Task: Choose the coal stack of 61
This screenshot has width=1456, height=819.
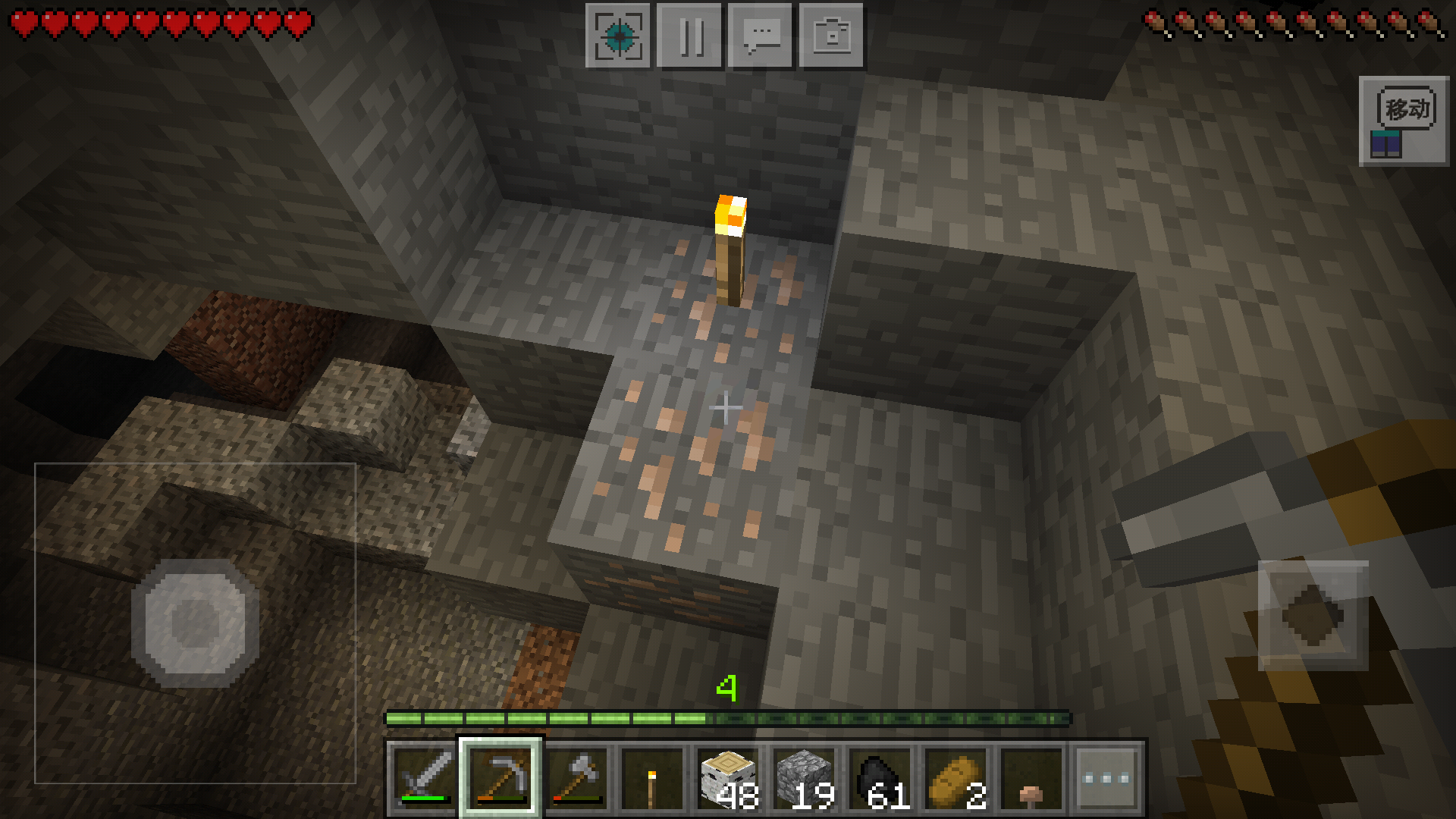Action: [x=880, y=779]
